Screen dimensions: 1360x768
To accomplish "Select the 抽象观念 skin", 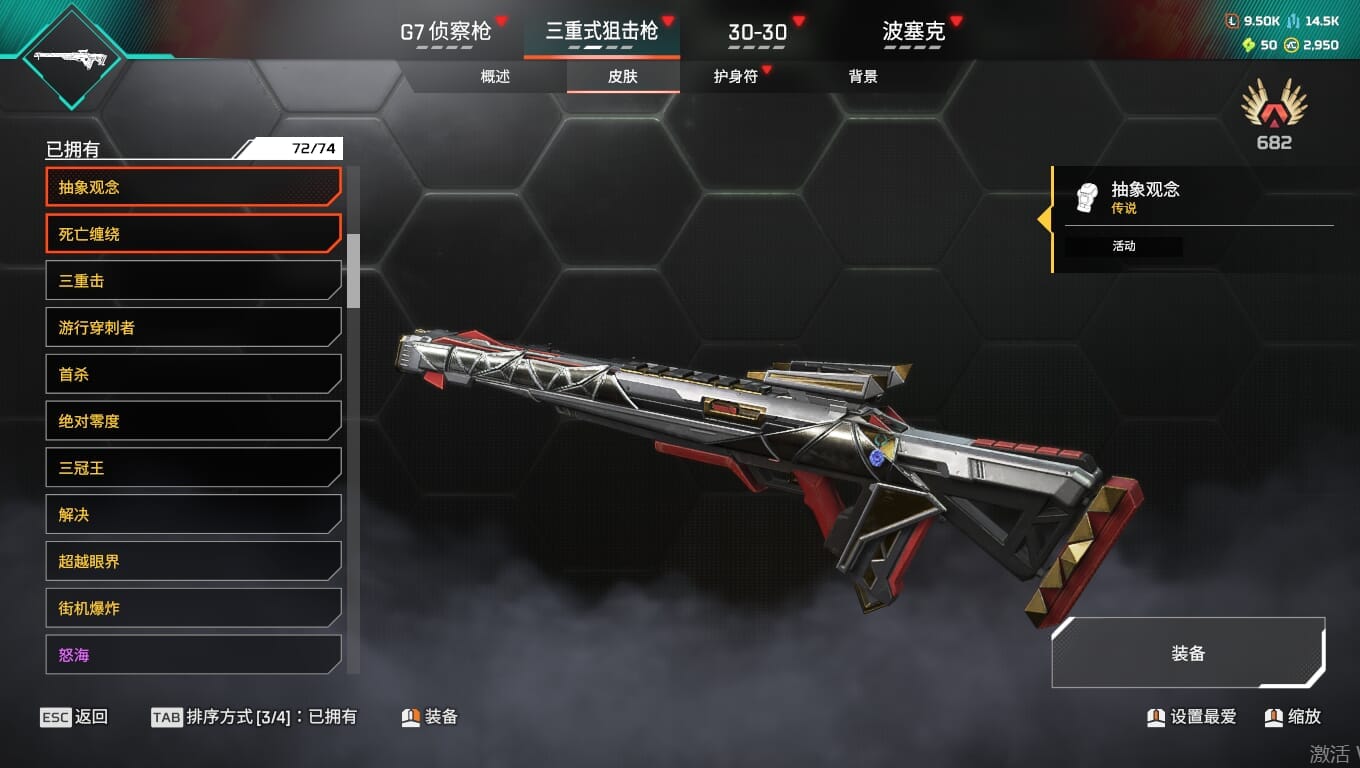I will tap(193, 187).
